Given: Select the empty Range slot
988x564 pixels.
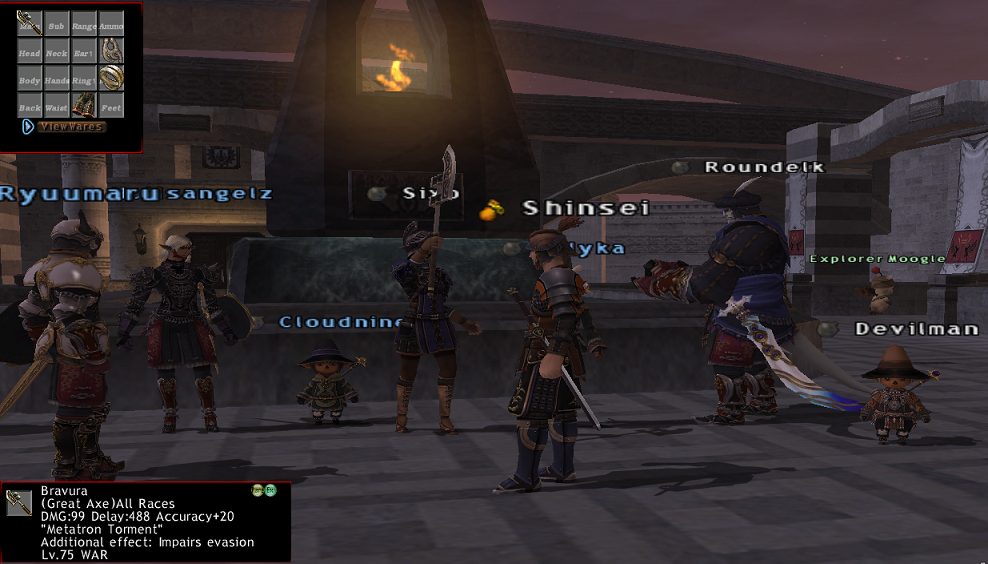Looking at the screenshot, I should click(84, 23).
